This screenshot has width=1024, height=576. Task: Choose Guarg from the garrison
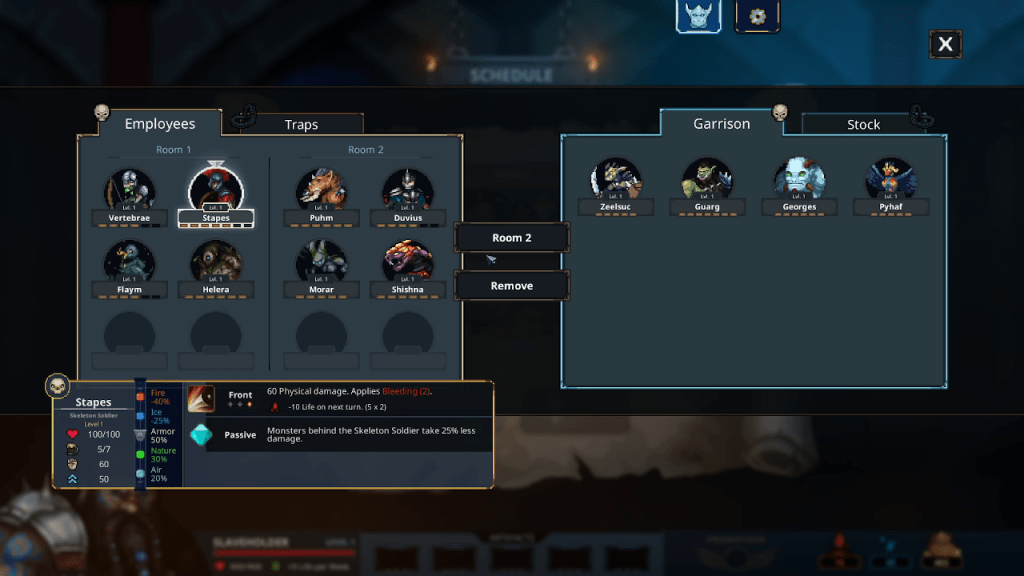(707, 180)
